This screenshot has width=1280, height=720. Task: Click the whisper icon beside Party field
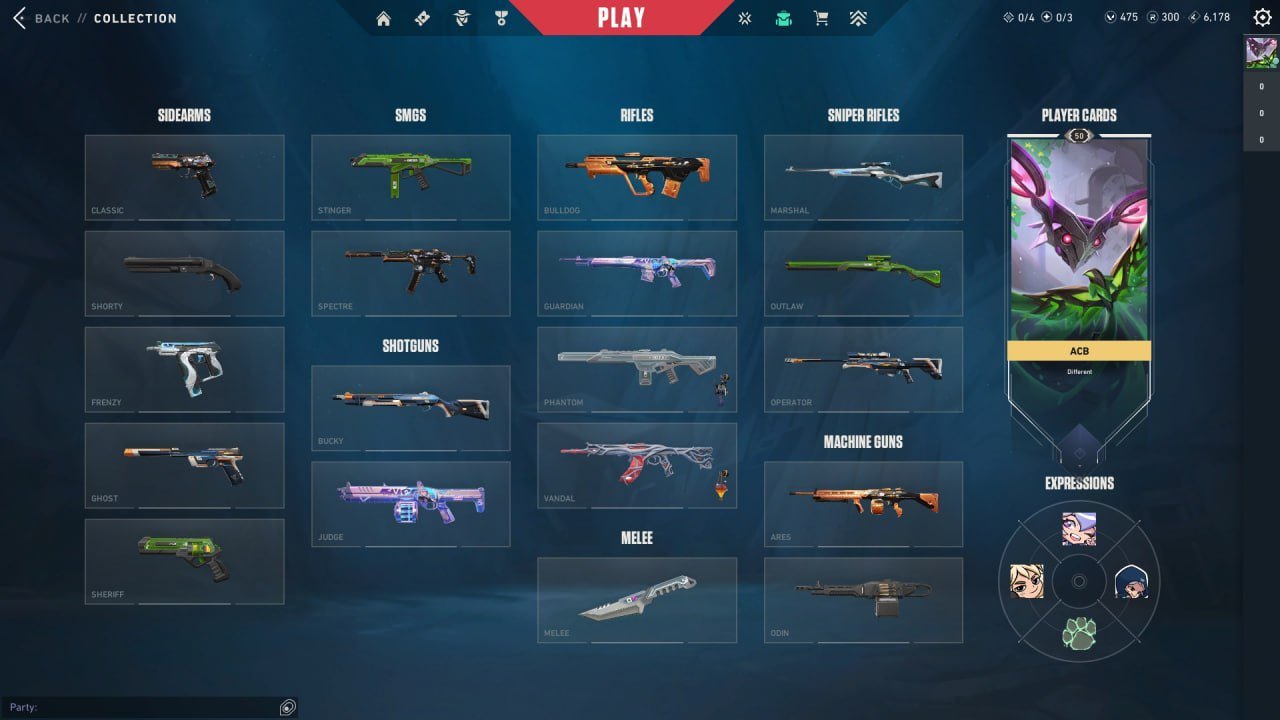pyautogui.click(x=288, y=707)
